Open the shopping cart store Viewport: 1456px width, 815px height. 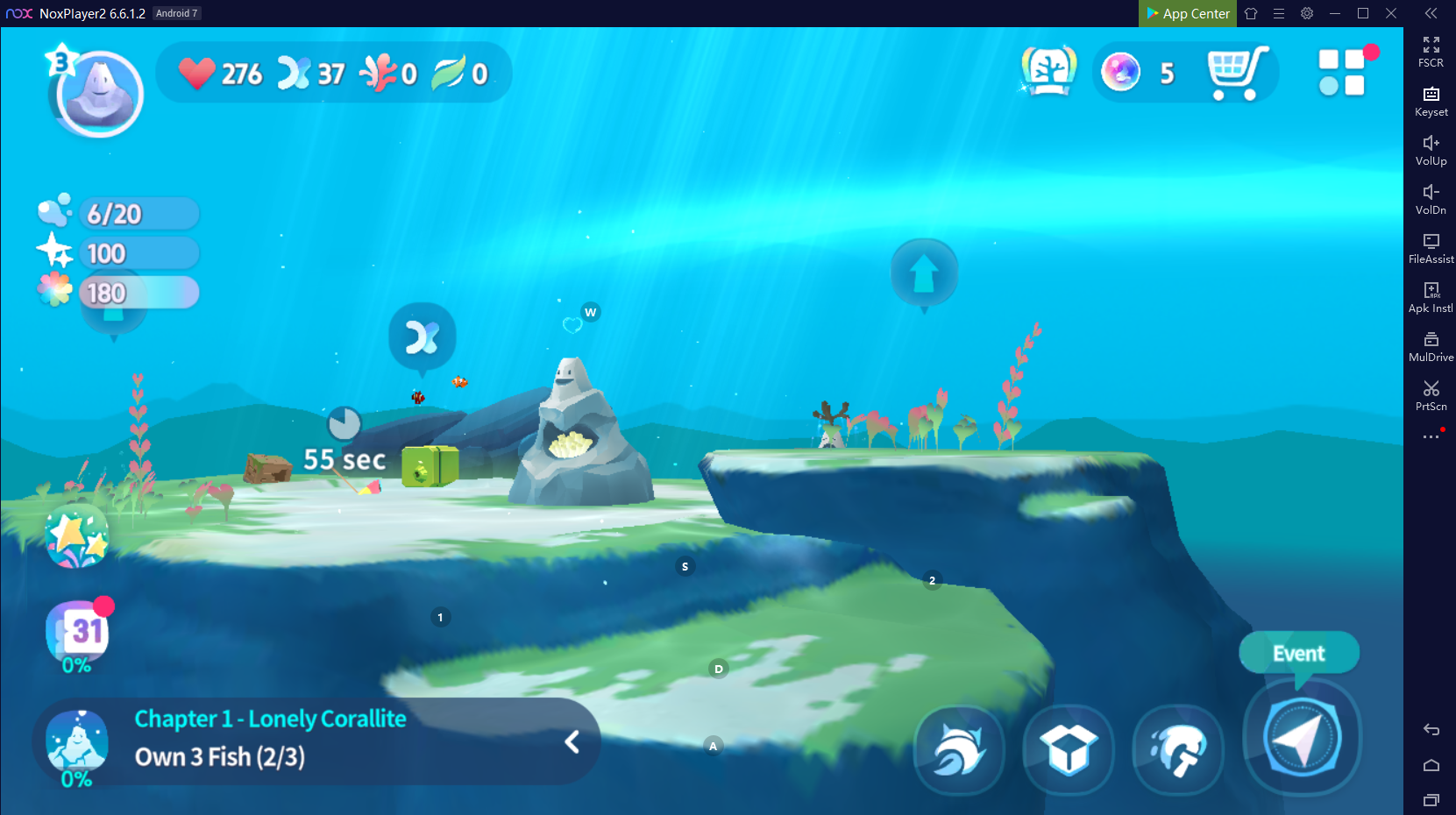(1237, 72)
